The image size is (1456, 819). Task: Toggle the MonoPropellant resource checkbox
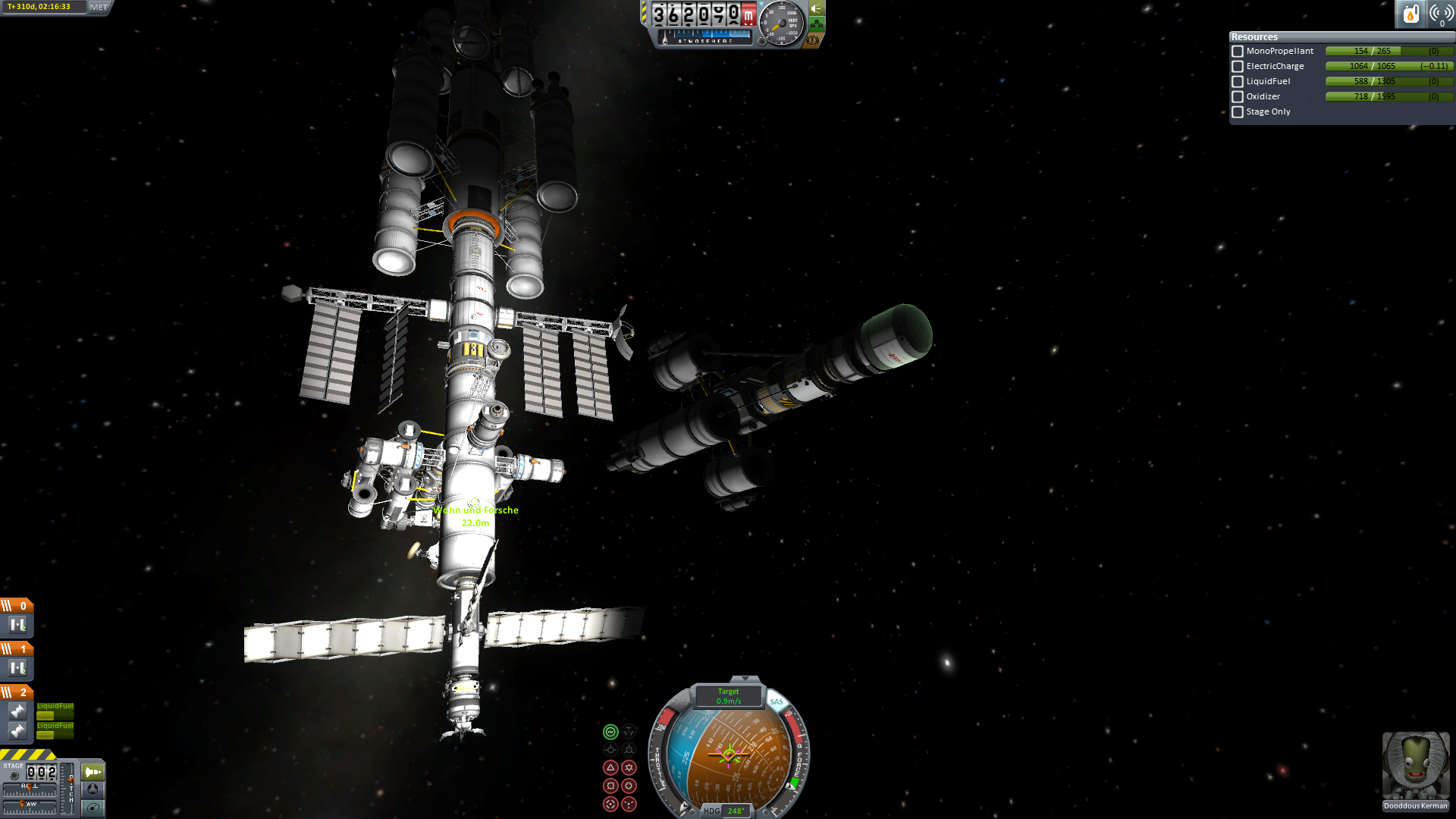(x=1238, y=52)
